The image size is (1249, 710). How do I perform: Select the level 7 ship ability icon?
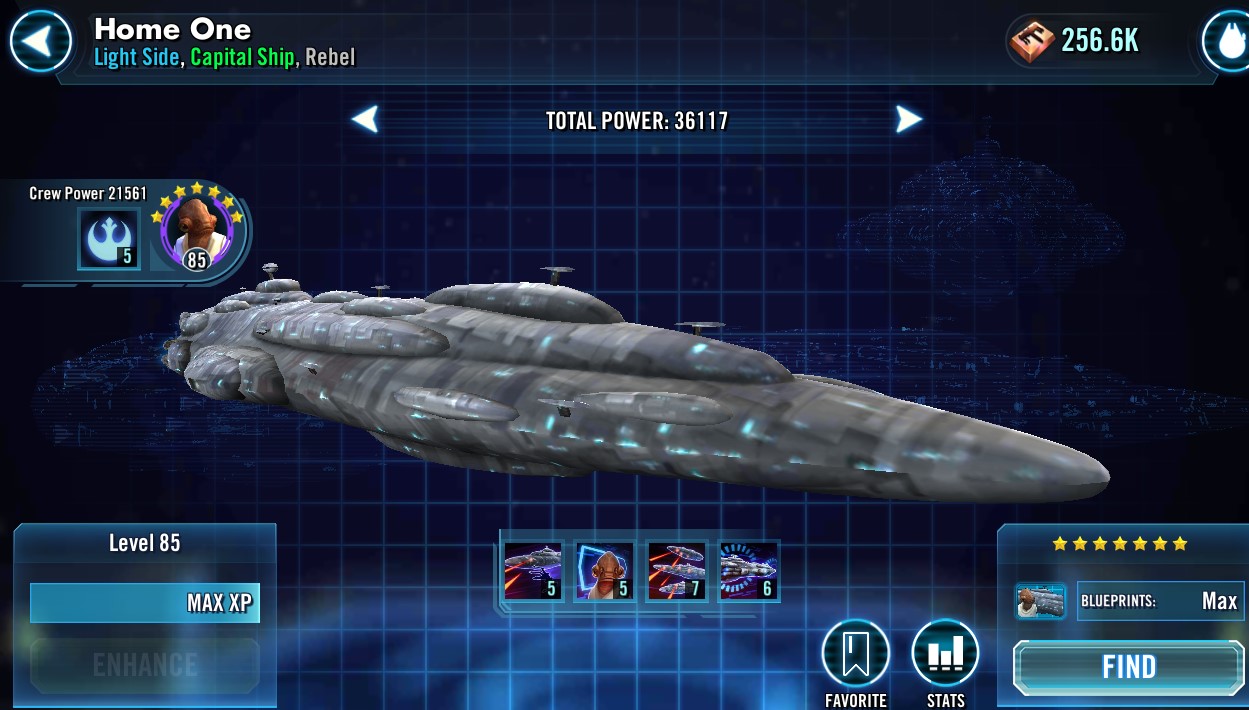[x=677, y=571]
